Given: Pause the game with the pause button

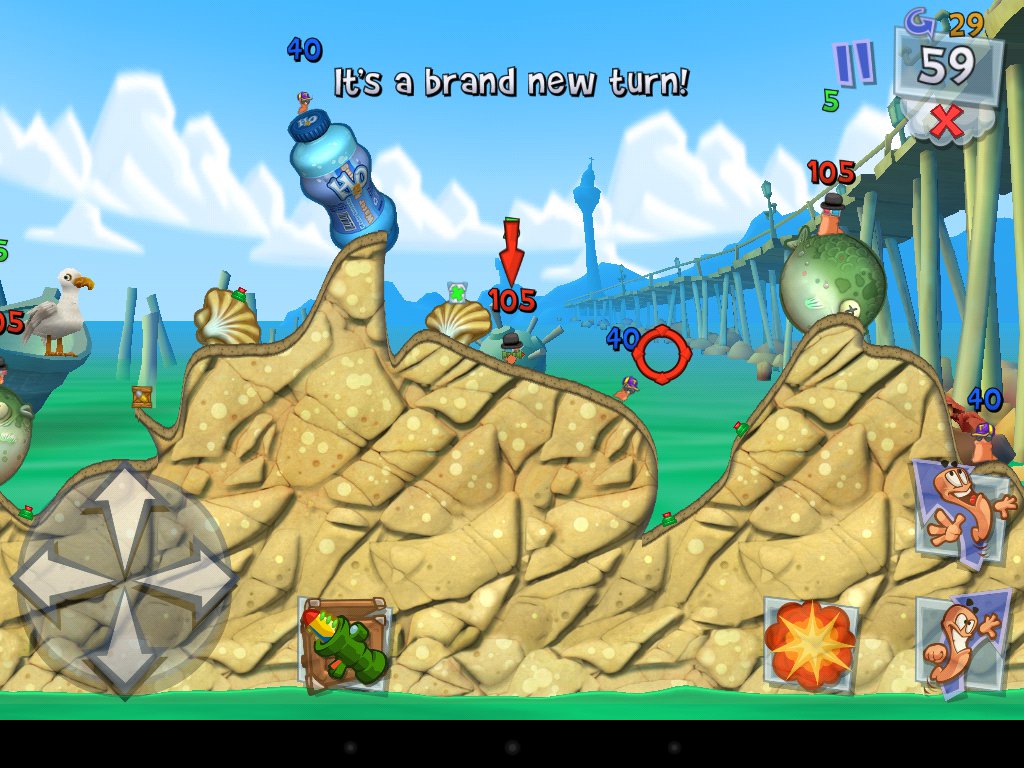Looking at the screenshot, I should pos(854,64).
